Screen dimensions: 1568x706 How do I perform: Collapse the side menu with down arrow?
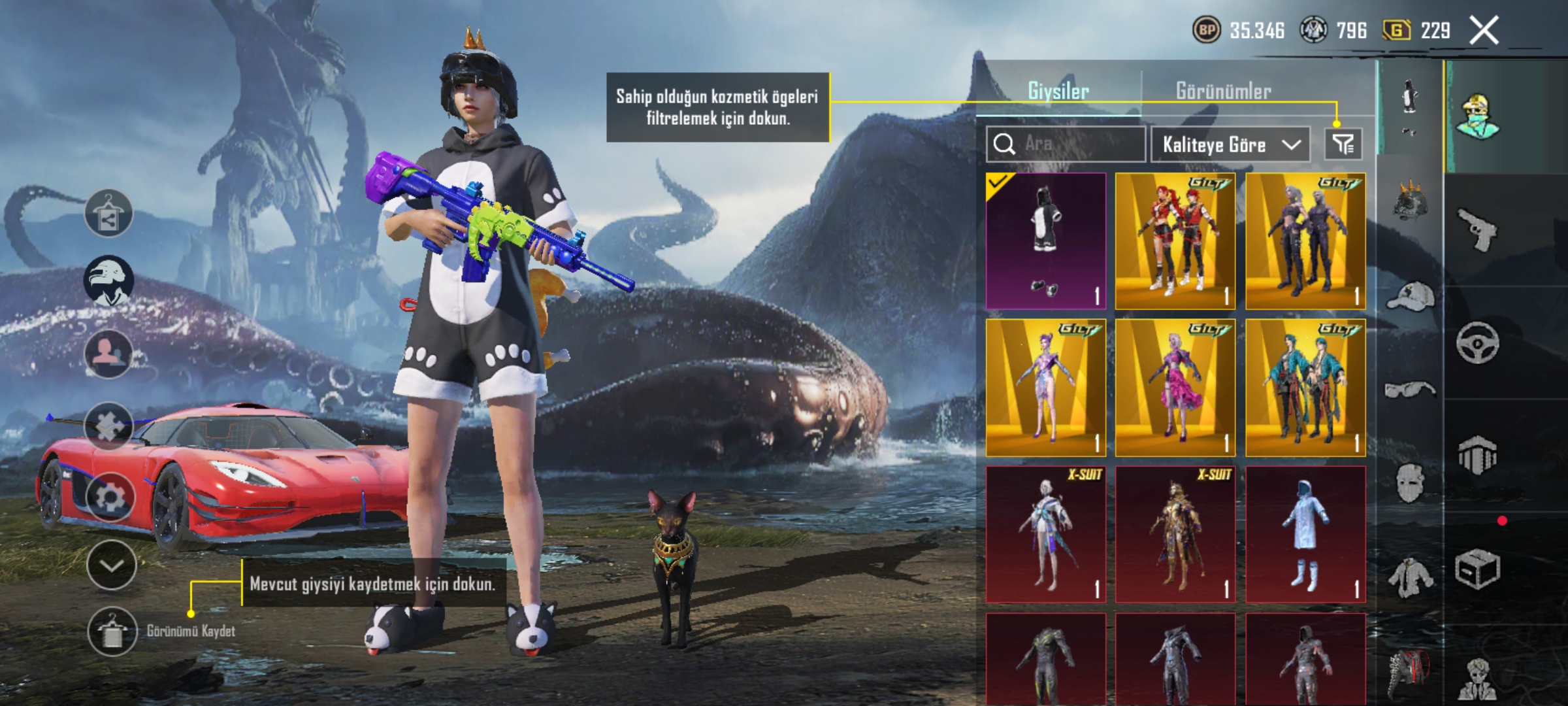111,565
